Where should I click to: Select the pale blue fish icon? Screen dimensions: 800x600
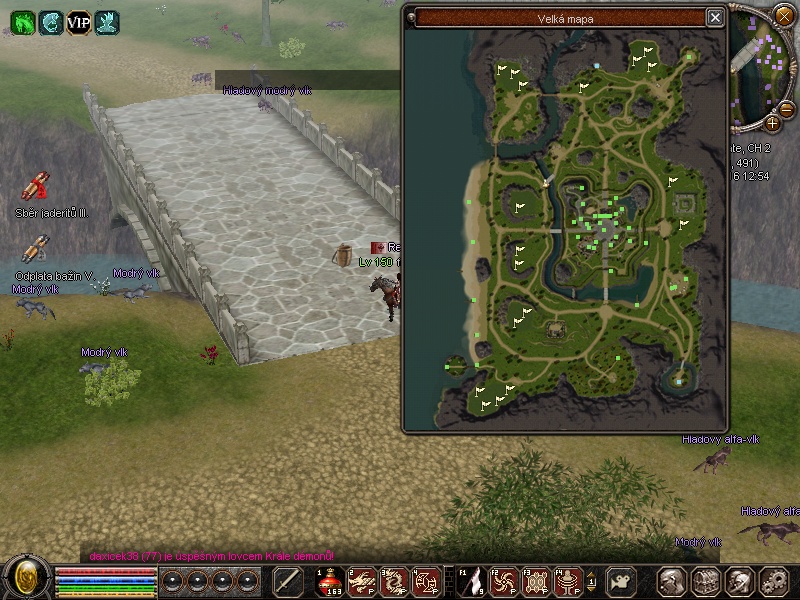50,22
